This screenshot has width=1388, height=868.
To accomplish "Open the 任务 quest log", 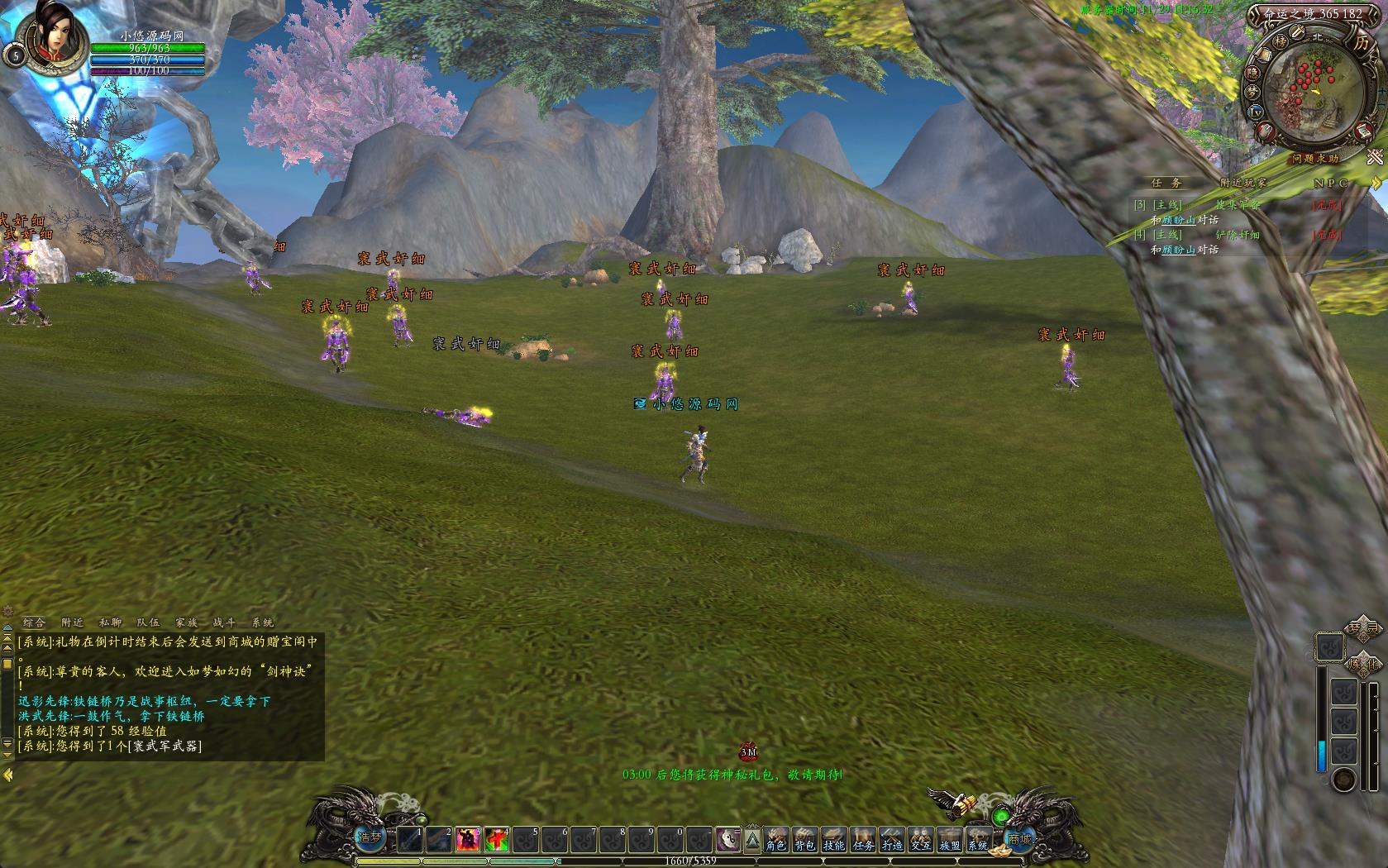I will point(863,839).
